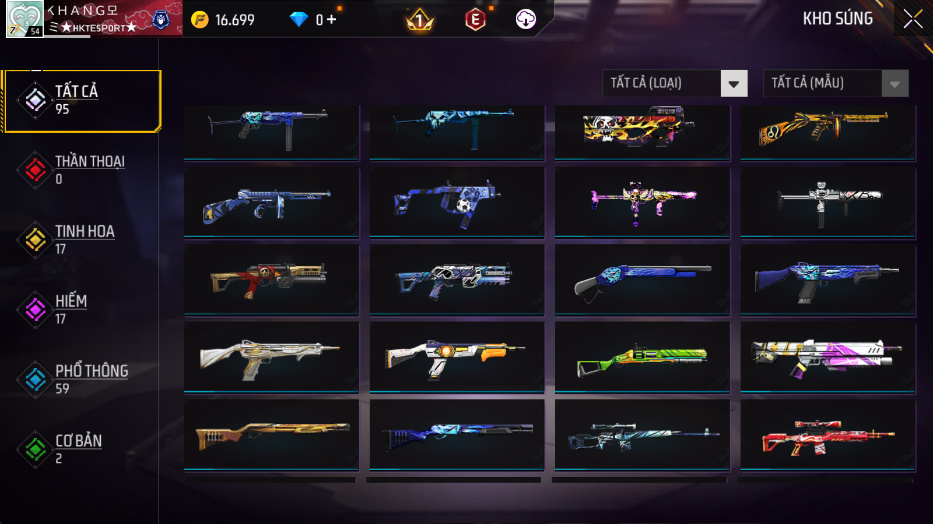The width and height of the screenshot is (933, 524).
Task: Add diamonds with the plus button
Action: click(332, 20)
